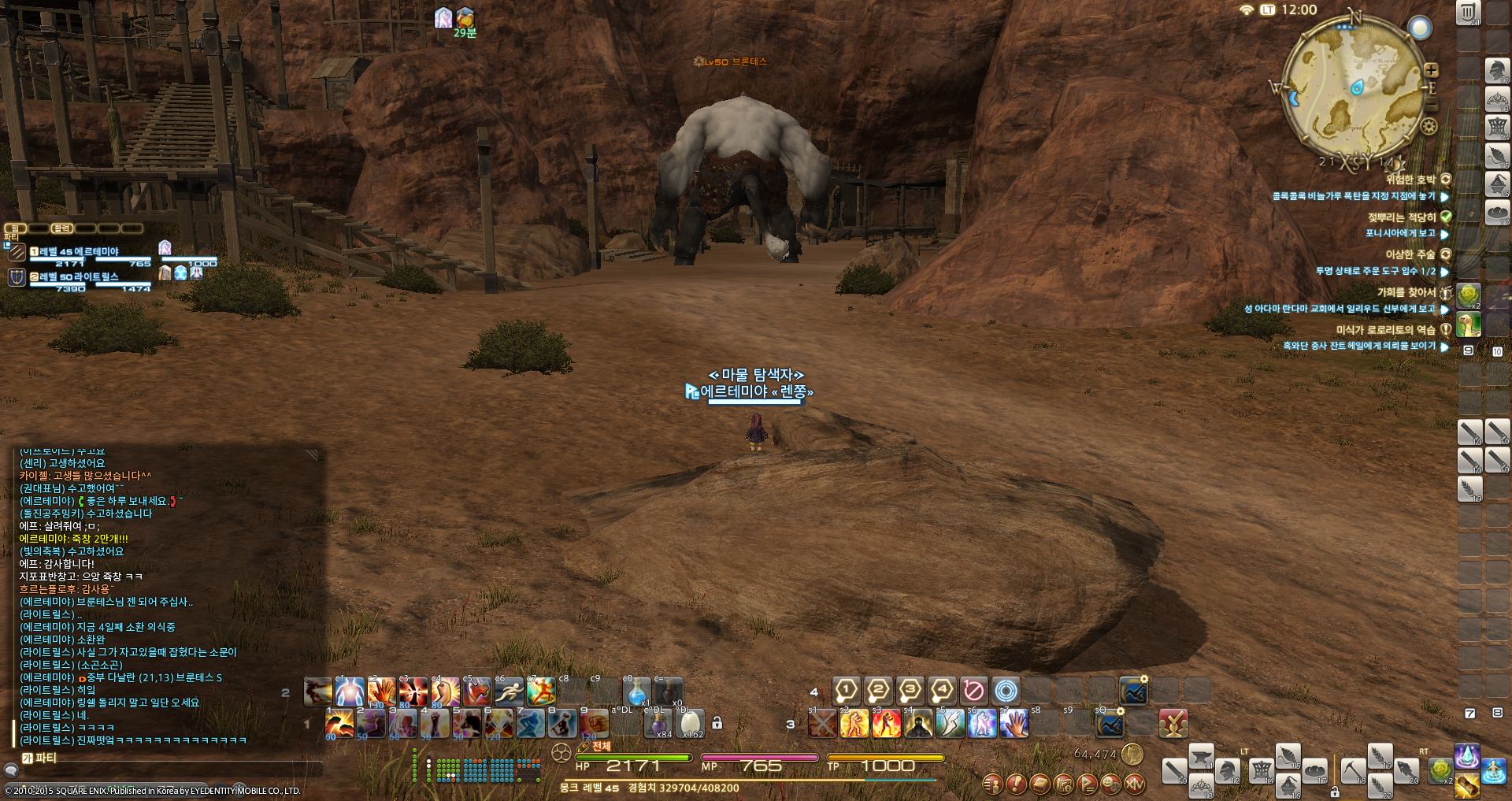Select party member 라이트릴스 in party list
Image resolution: width=1512 pixels, height=801 pixels.
pos(79,277)
